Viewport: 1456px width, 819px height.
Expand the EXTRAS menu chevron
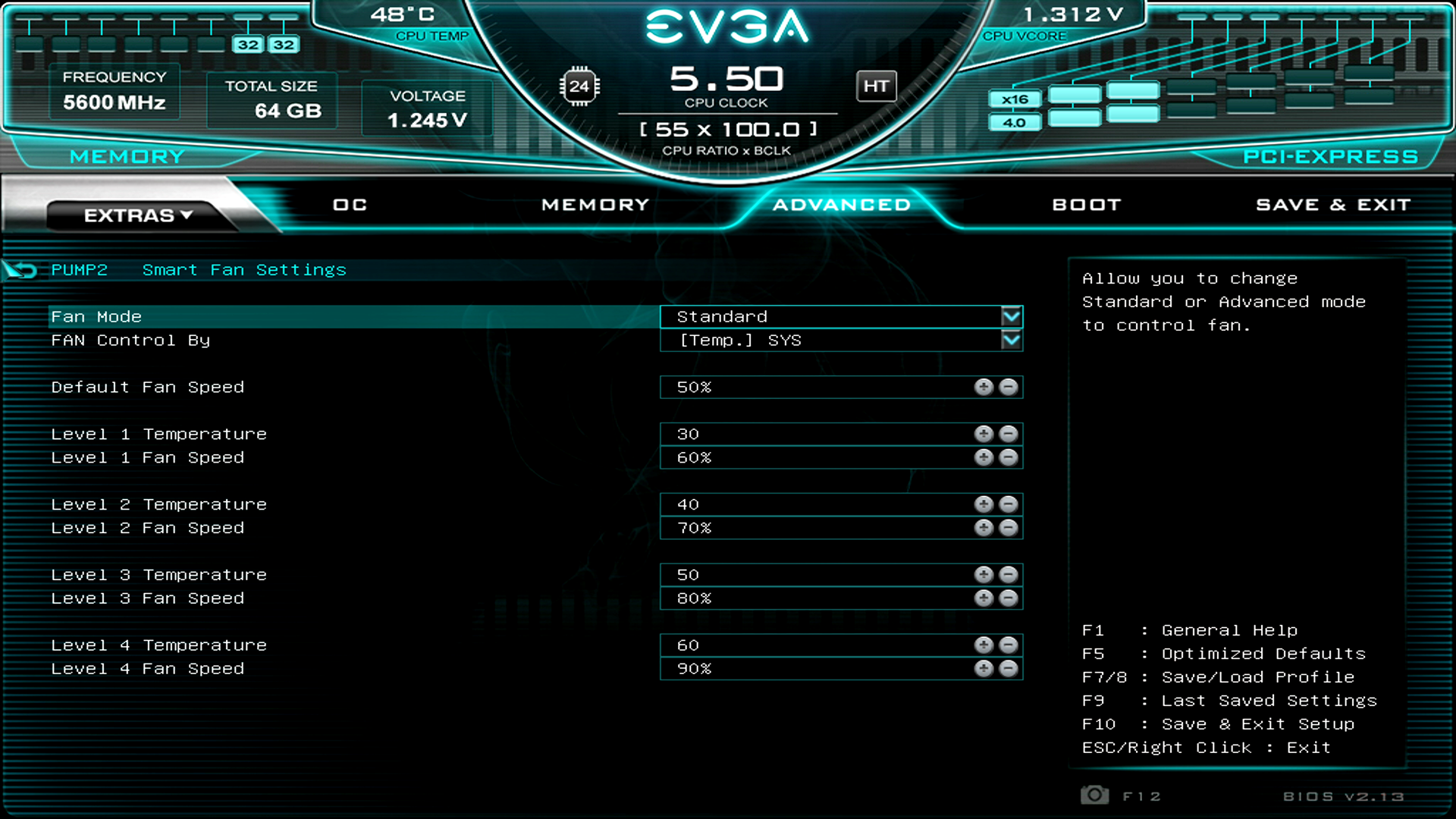(x=185, y=215)
